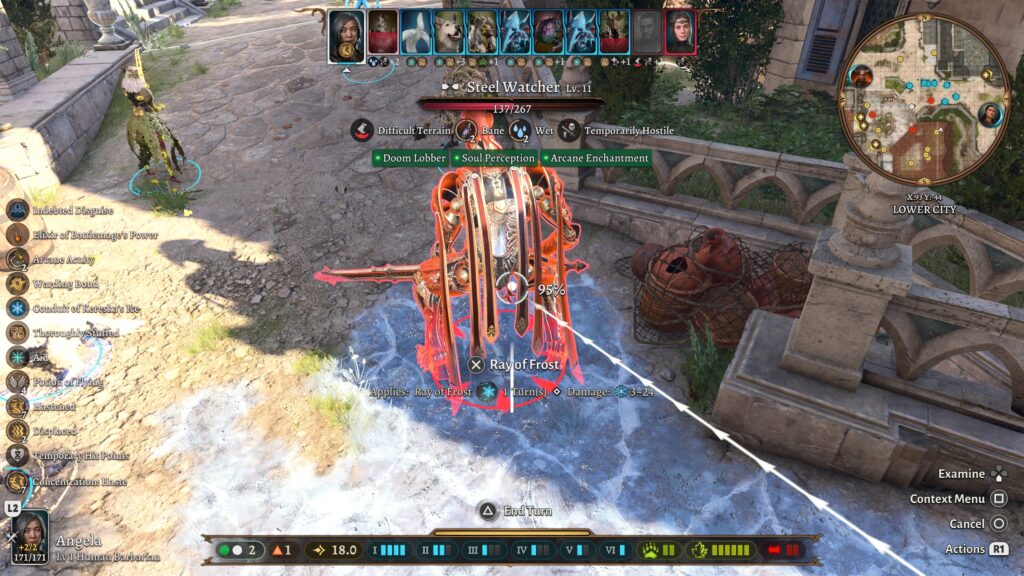
Task: Open the Soul Perception passive tag
Action: pyautogui.click(x=494, y=158)
